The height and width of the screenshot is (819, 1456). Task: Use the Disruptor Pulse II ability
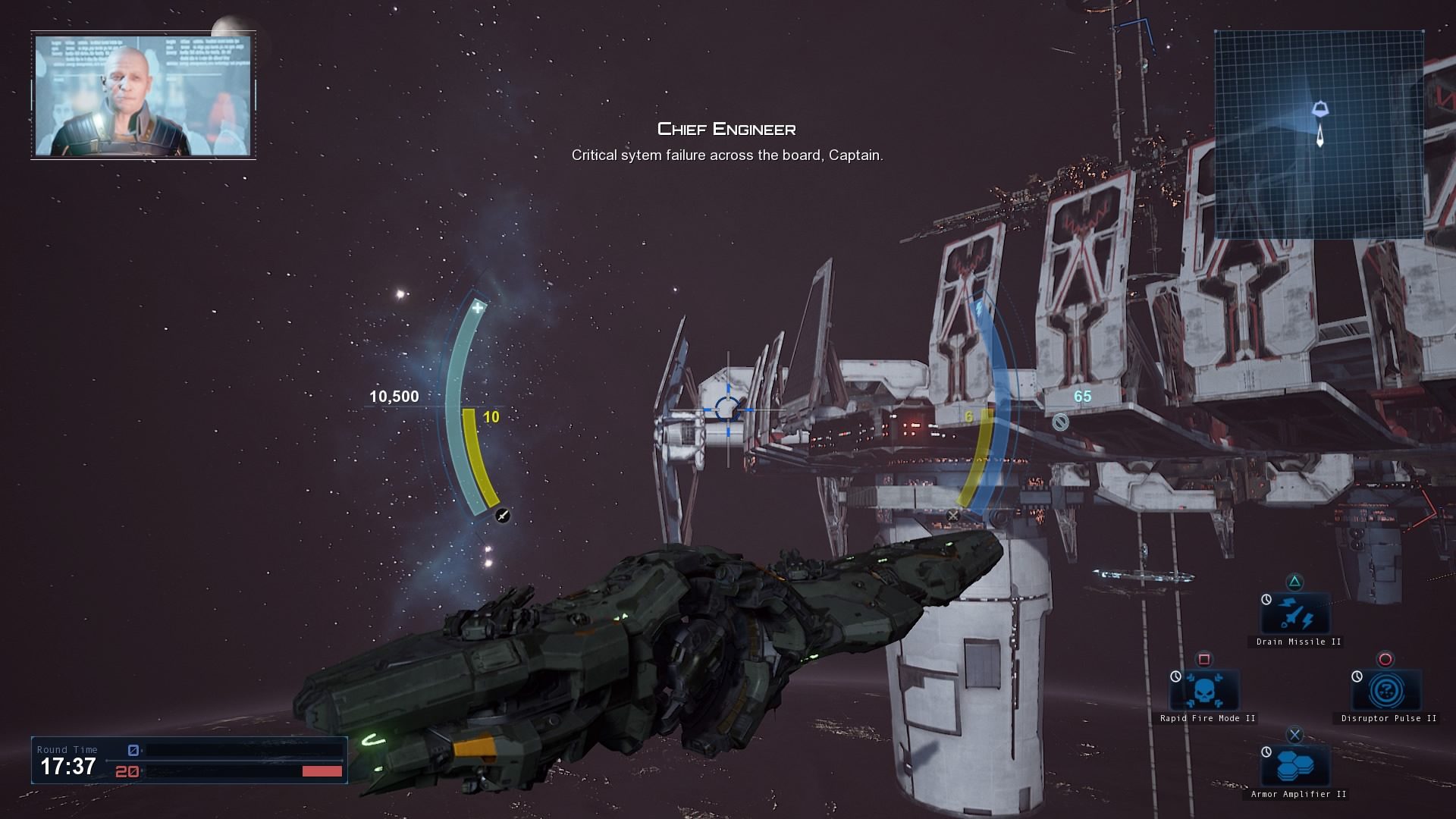coord(1385,691)
